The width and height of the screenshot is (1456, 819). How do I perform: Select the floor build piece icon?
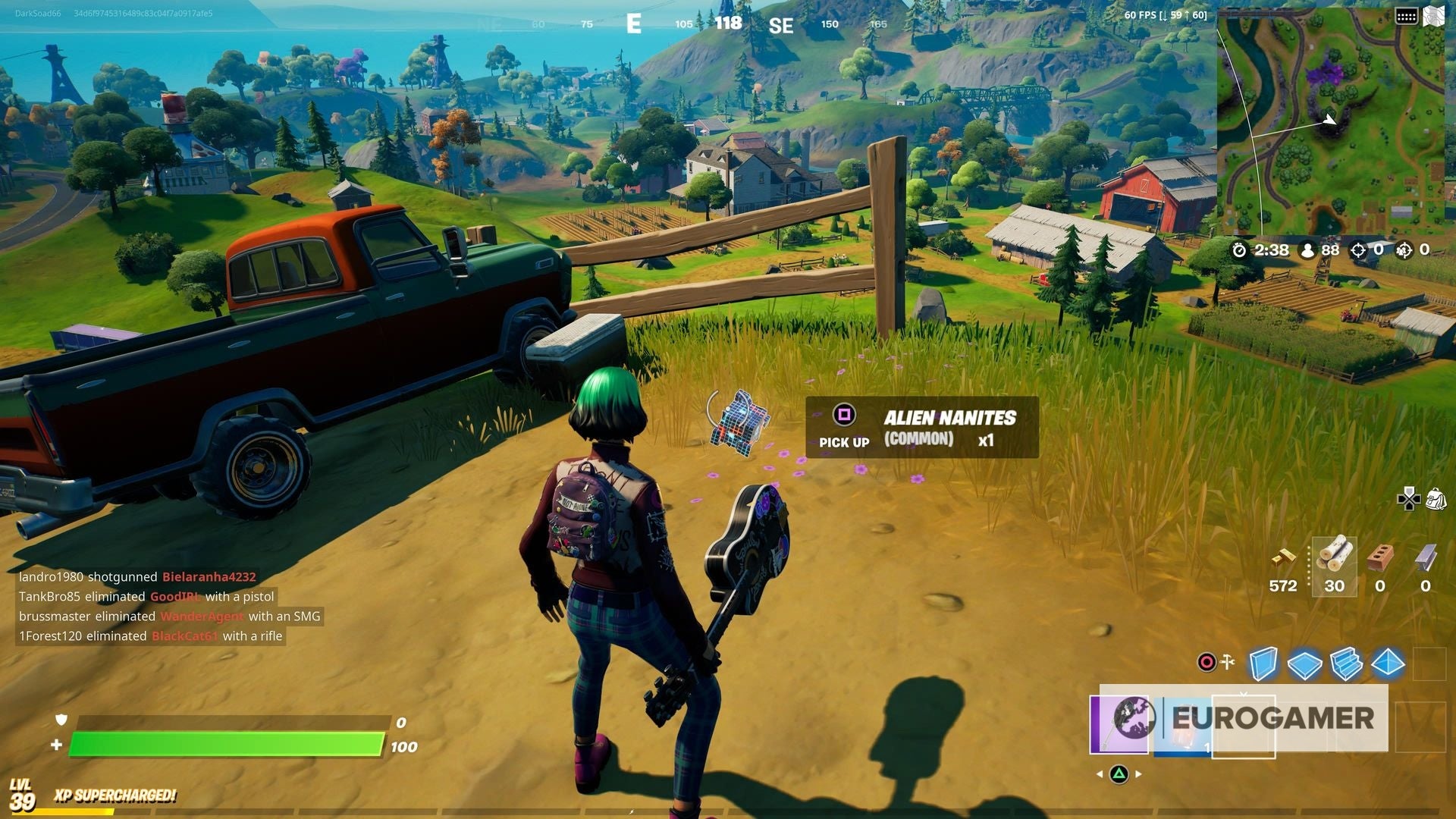click(1304, 663)
